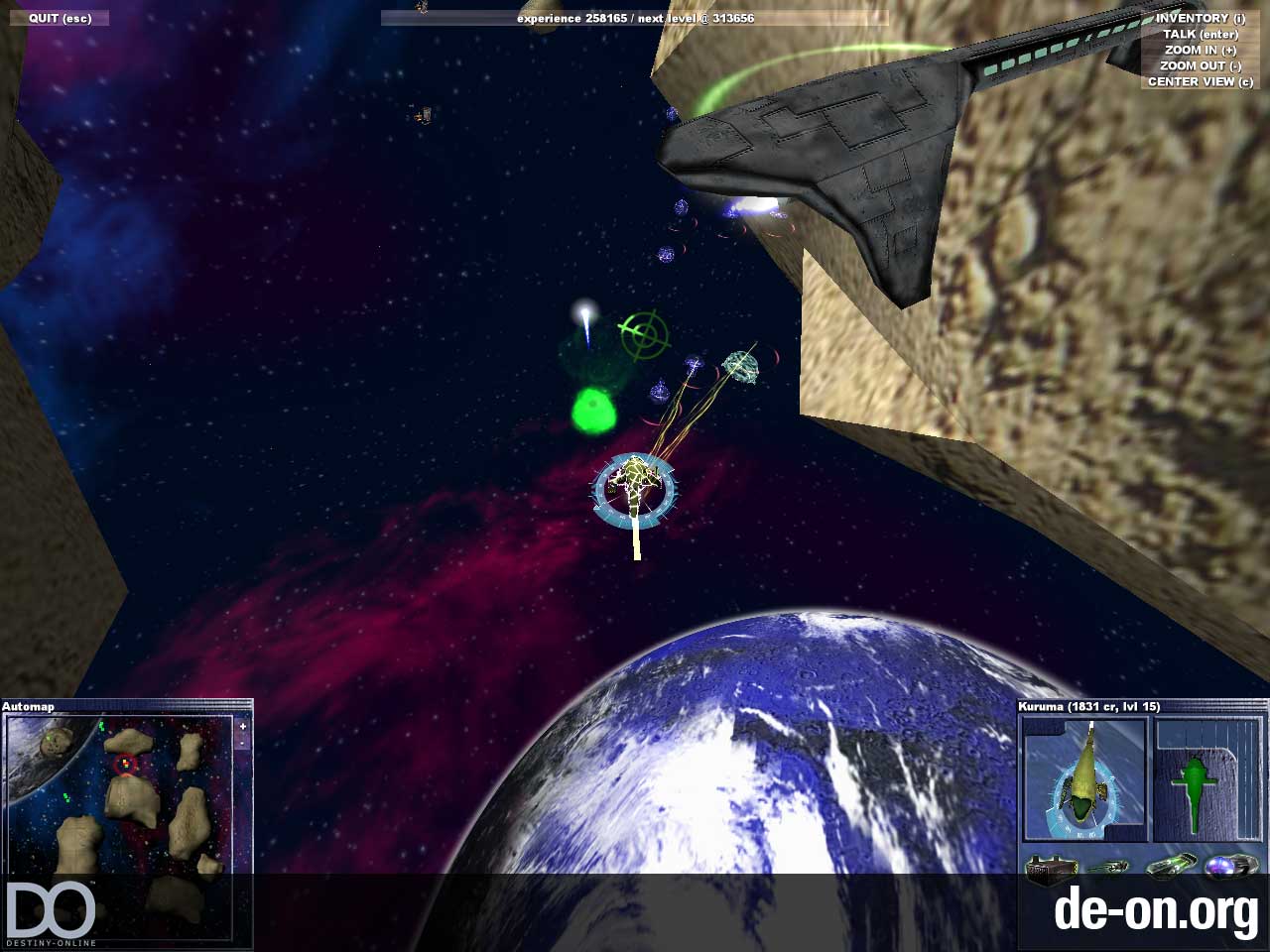Screen dimensions: 1270x952
Task: Select ZOOM OUT from top-right menu
Action: 1200,65
